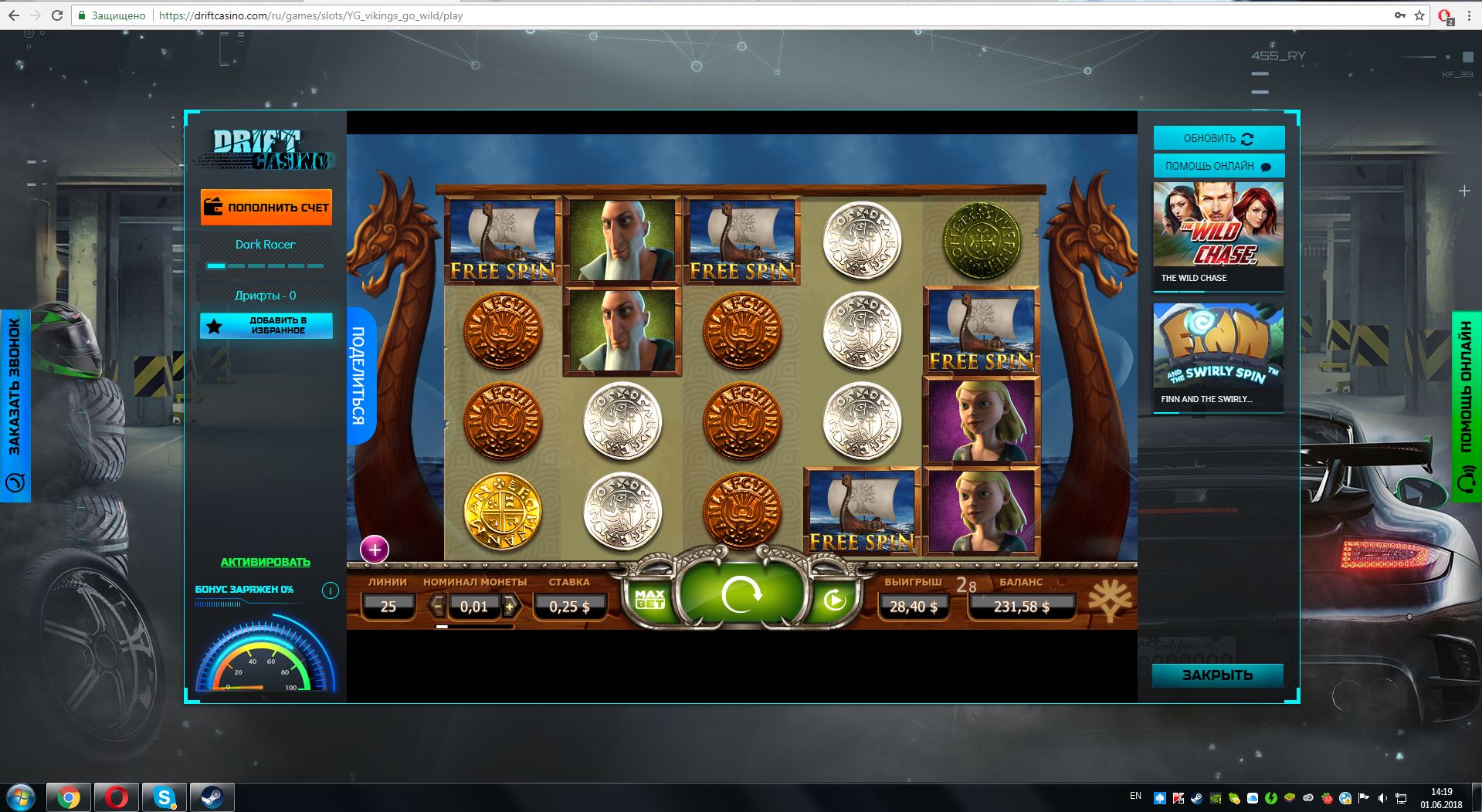Set the maximum bet with Max Bet

click(649, 599)
